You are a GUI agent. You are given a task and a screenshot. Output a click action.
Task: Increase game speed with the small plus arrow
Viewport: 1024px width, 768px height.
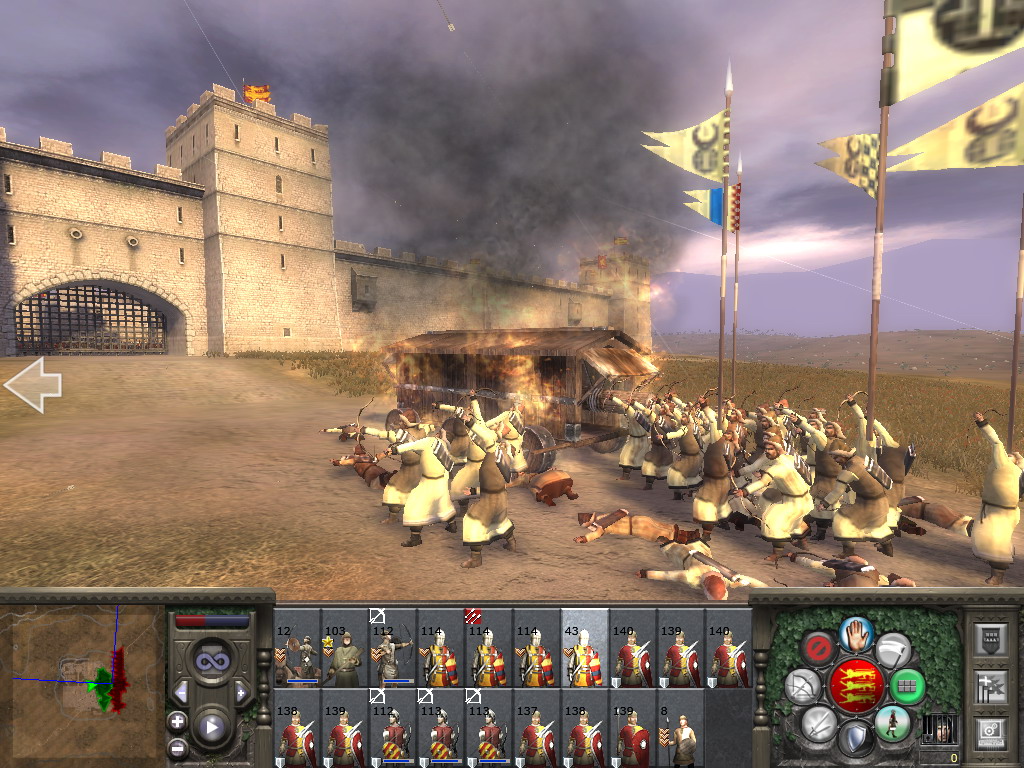[242, 692]
